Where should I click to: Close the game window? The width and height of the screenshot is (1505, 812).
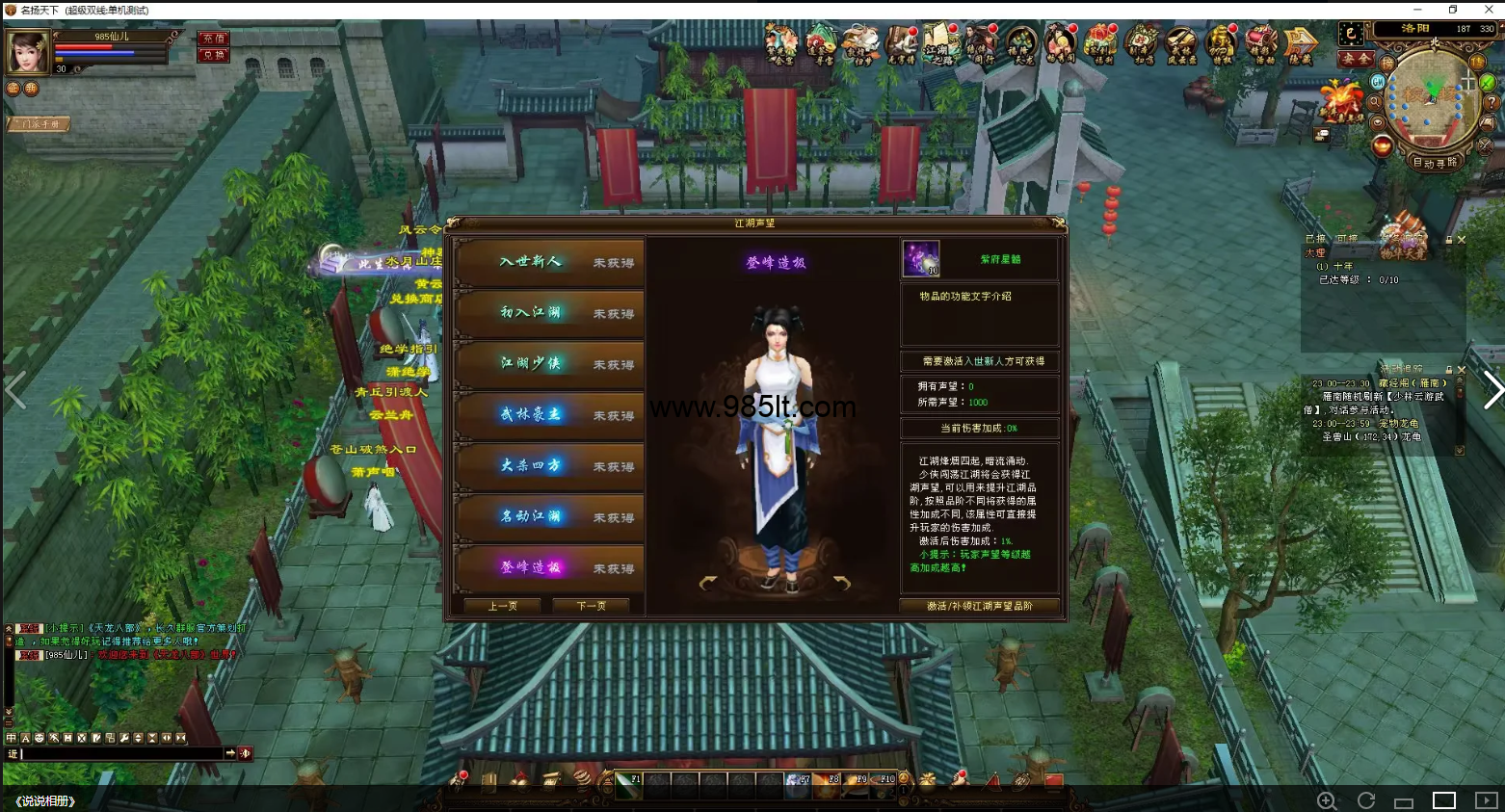1488,10
